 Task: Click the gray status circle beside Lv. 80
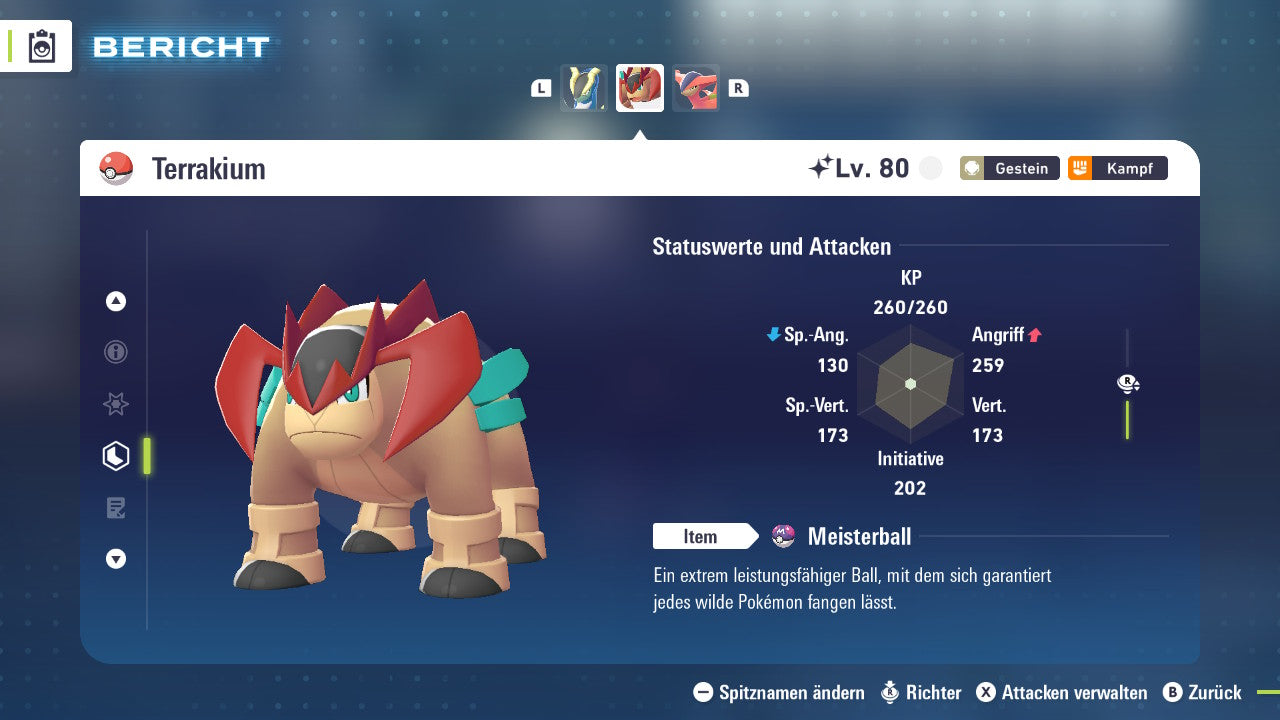tap(930, 168)
